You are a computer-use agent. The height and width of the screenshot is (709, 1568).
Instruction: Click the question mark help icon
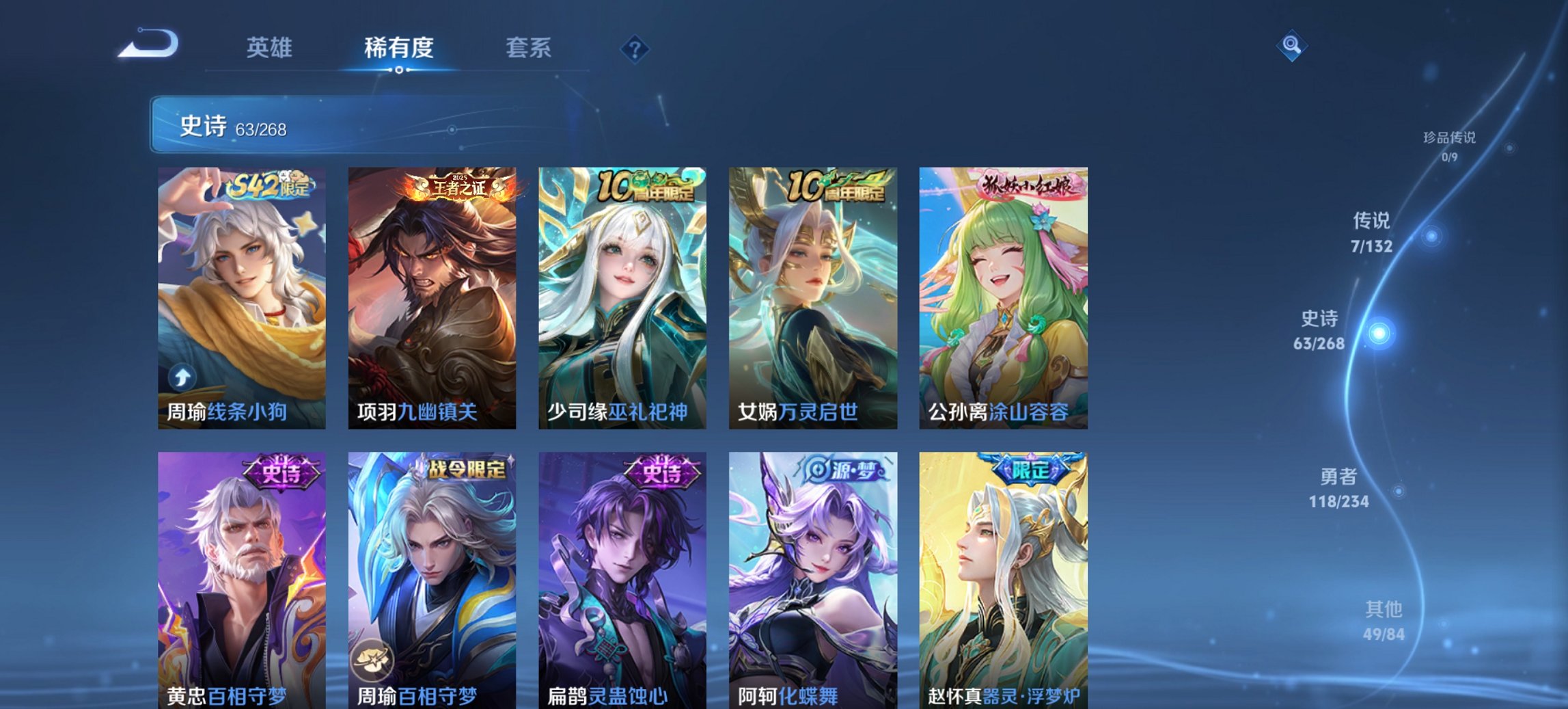point(635,48)
